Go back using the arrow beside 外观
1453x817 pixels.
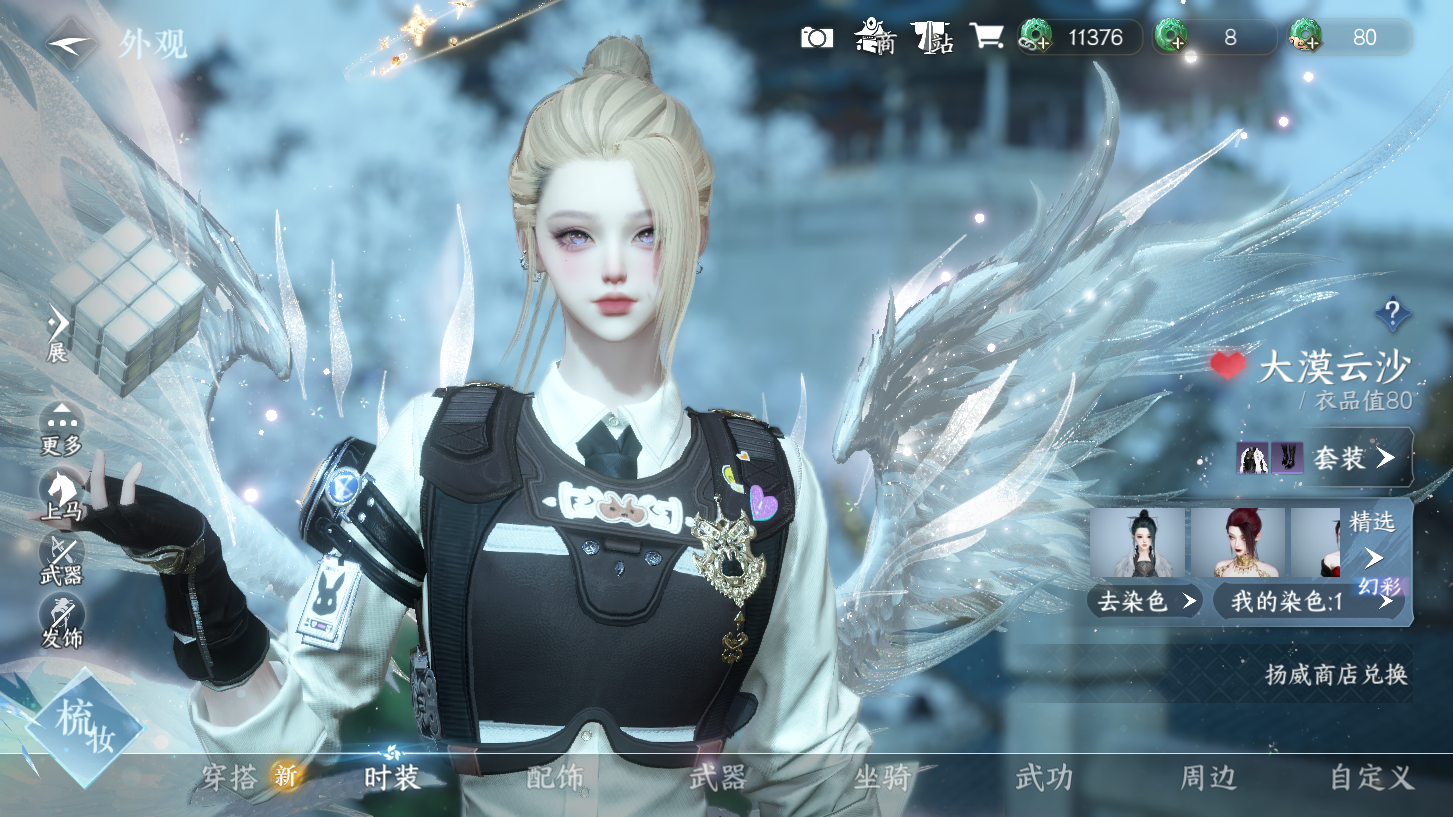[x=70, y=44]
